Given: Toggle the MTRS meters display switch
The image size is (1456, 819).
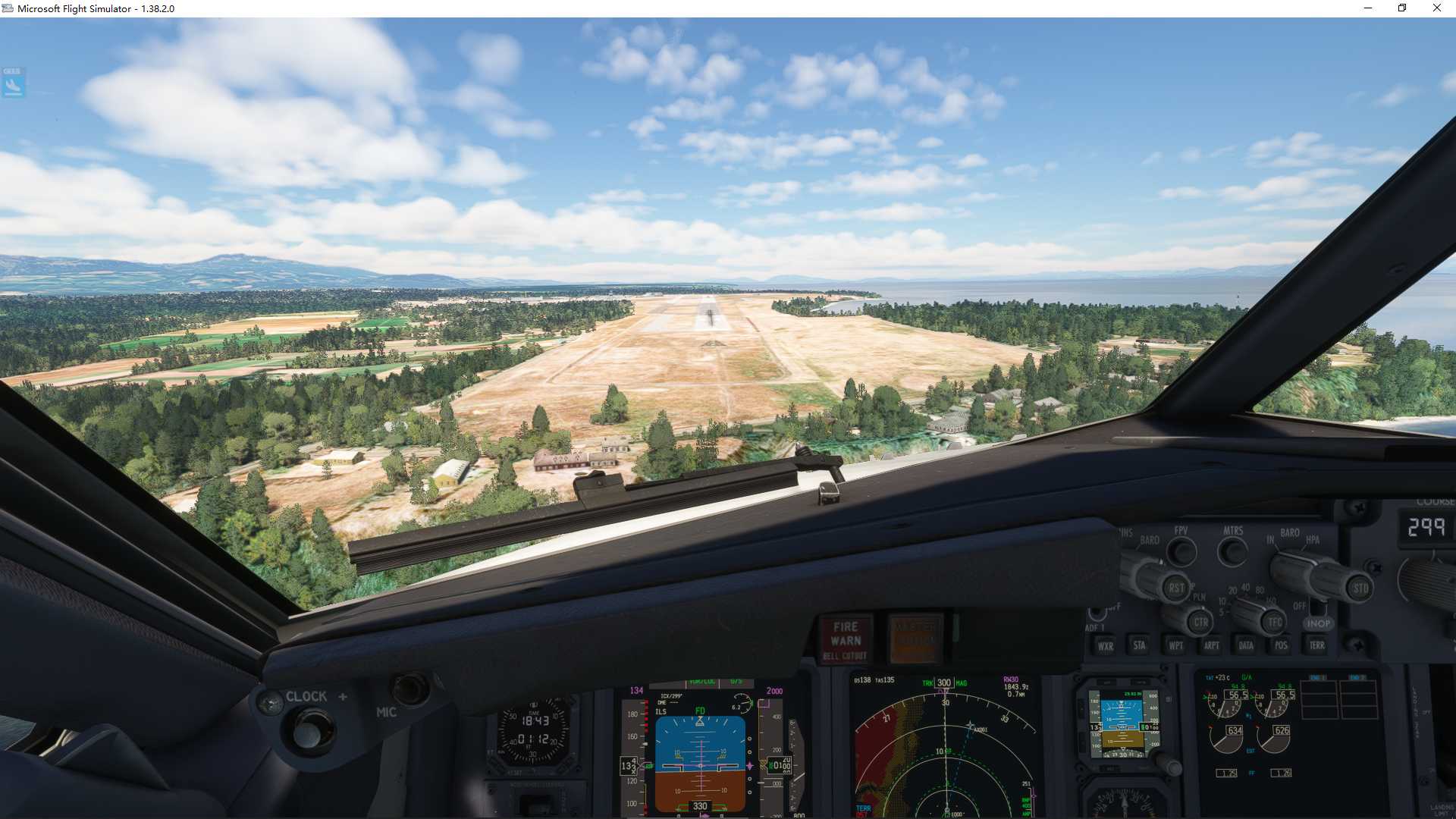Looking at the screenshot, I should pyautogui.click(x=1233, y=549).
